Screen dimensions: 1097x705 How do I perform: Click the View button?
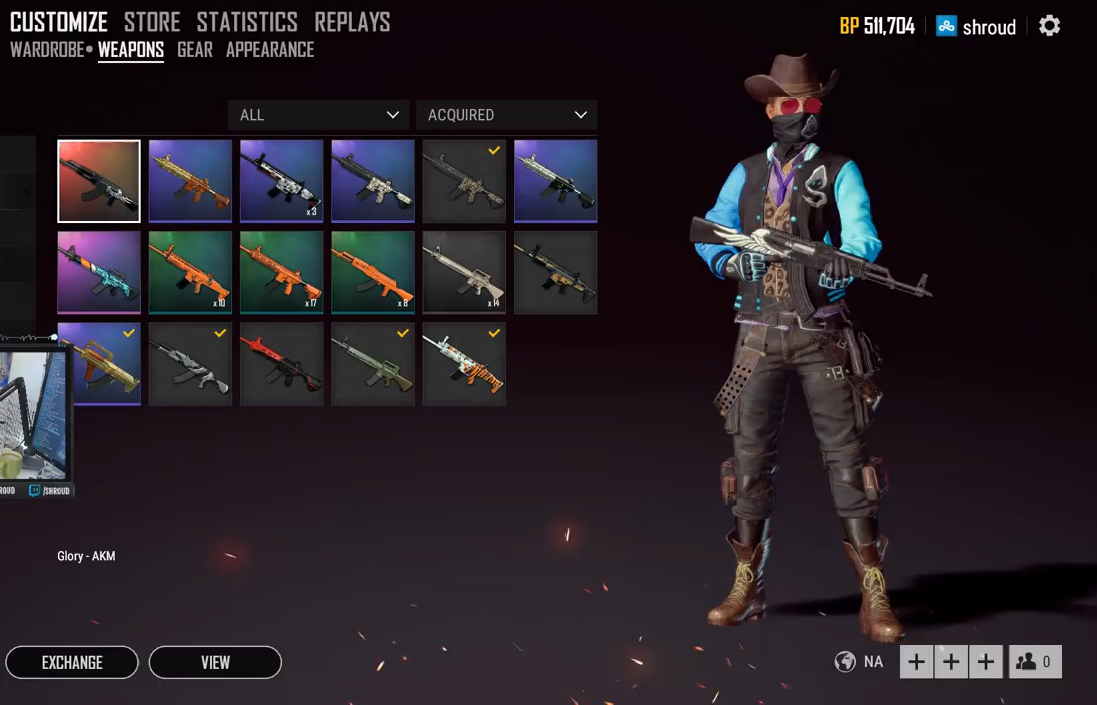[x=215, y=662]
